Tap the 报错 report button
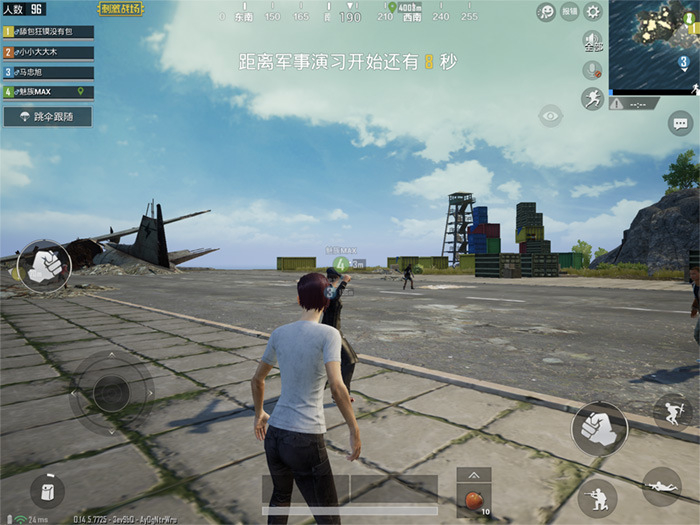Viewport: 700px width, 525px height. (569, 12)
